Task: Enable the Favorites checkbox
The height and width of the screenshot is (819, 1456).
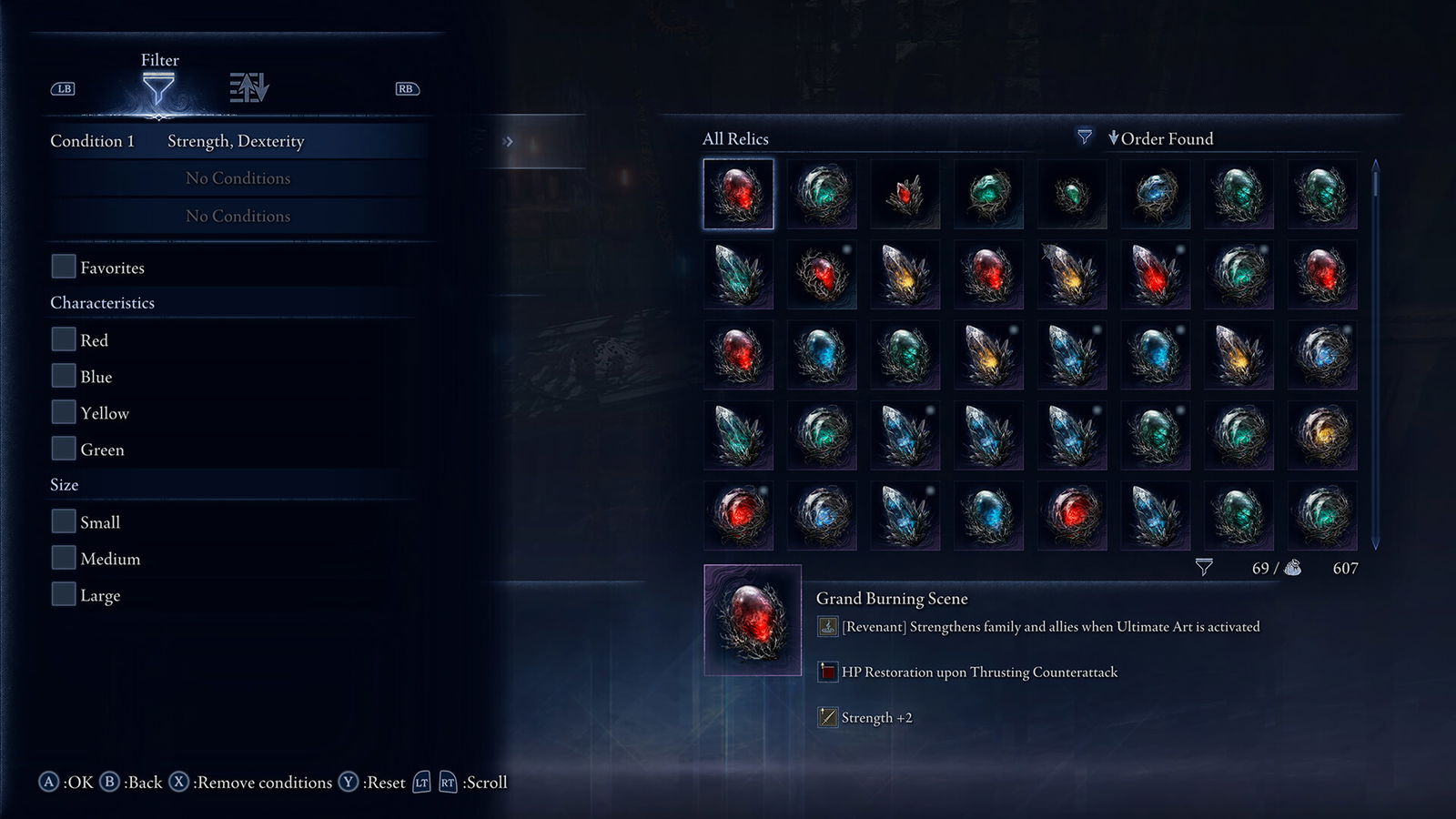Action: (63, 266)
